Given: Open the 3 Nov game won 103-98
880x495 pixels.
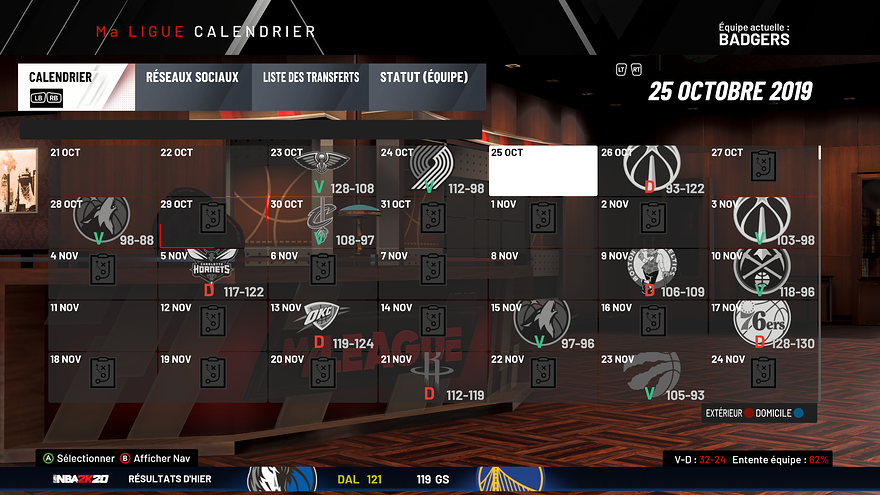Looking at the screenshot, I should point(763,222).
